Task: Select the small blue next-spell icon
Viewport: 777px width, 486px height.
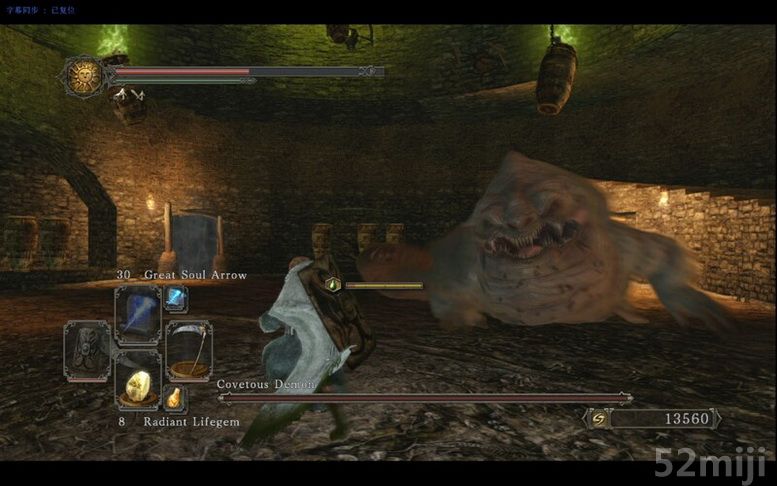Action: (x=175, y=297)
